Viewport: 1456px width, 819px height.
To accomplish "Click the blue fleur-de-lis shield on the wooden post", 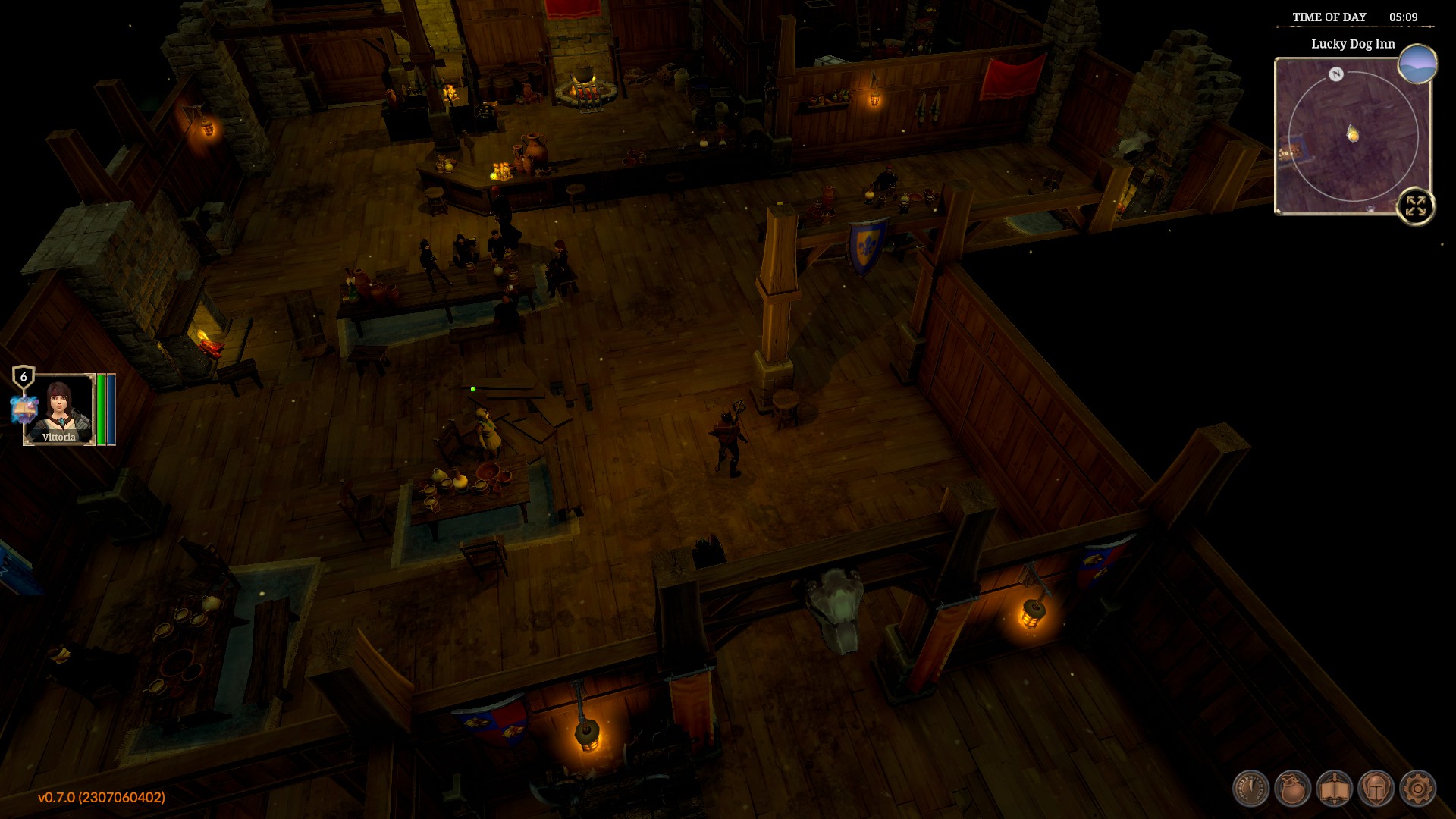I will pos(867,245).
